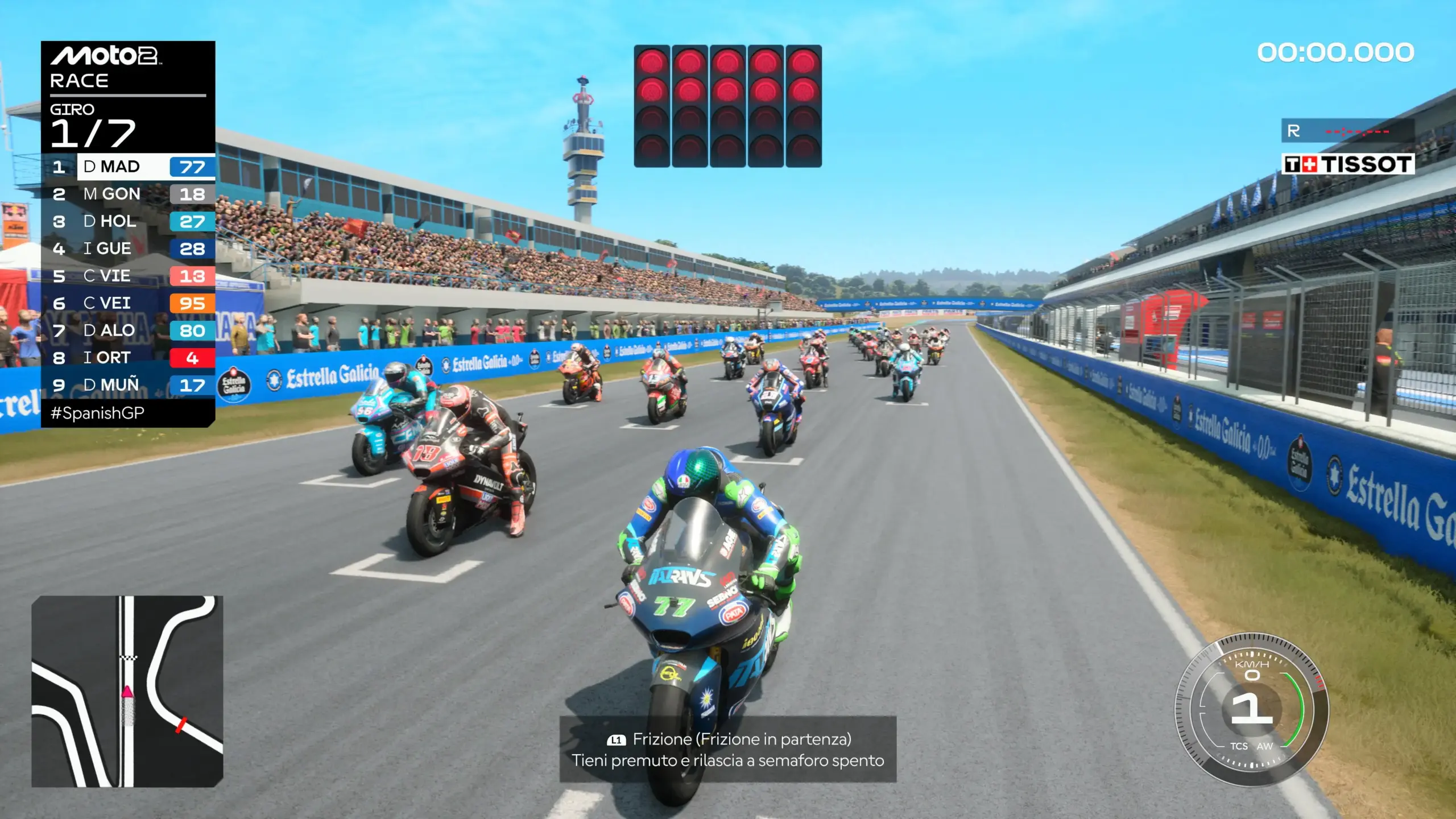This screenshot has width=1456, height=819.
Task: Choose D HOL standings entry
Action: click(x=128, y=221)
